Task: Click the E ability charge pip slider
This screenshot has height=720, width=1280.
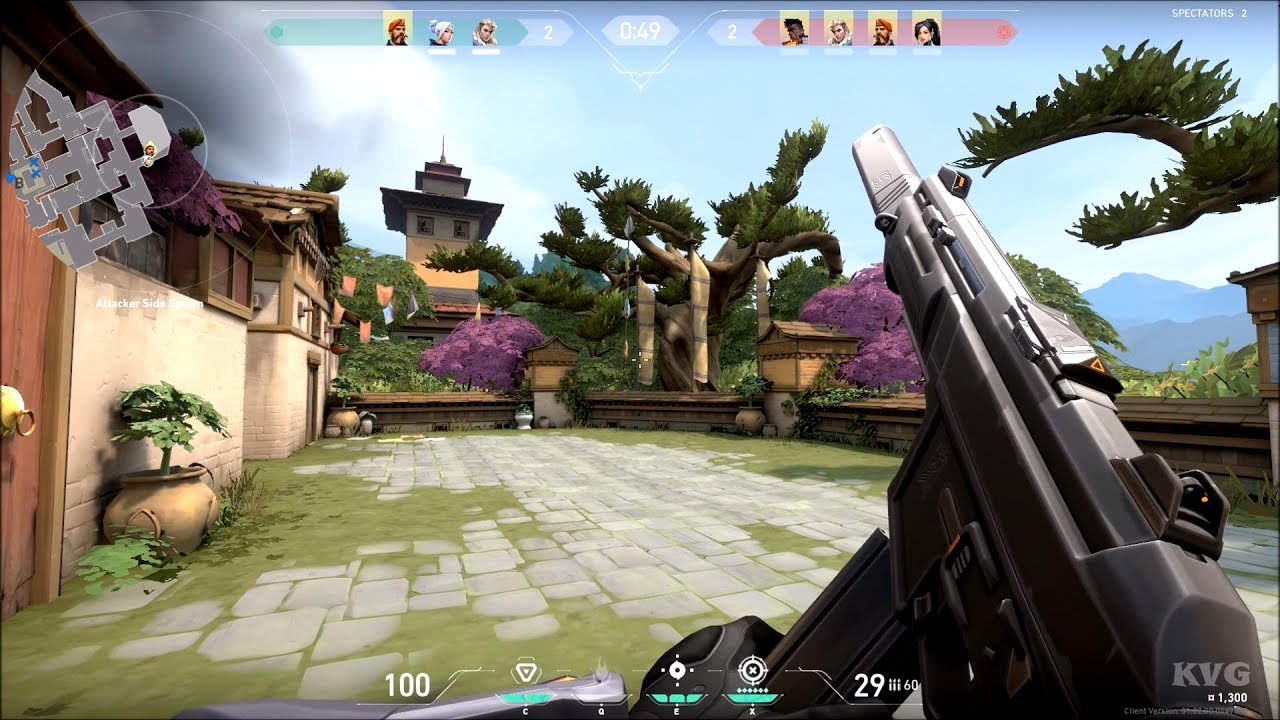Action: [x=677, y=698]
